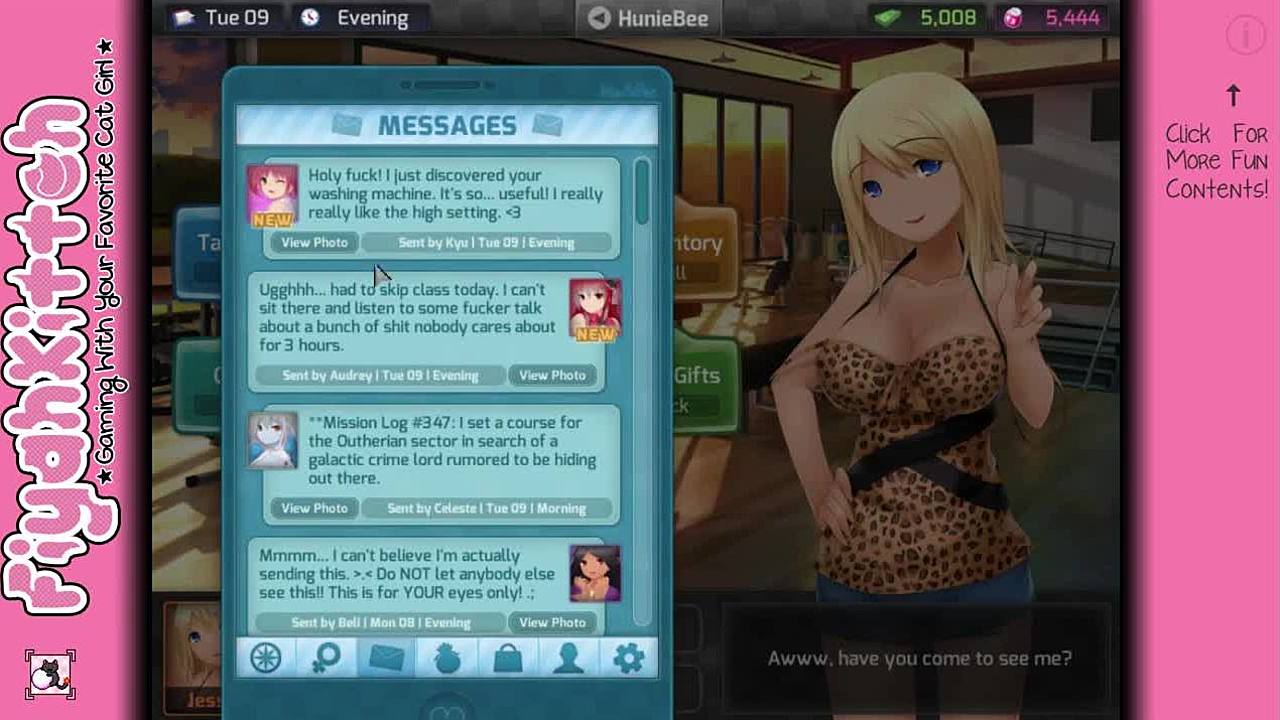Switch to the shopping bag store tab

click(x=508, y=658)
